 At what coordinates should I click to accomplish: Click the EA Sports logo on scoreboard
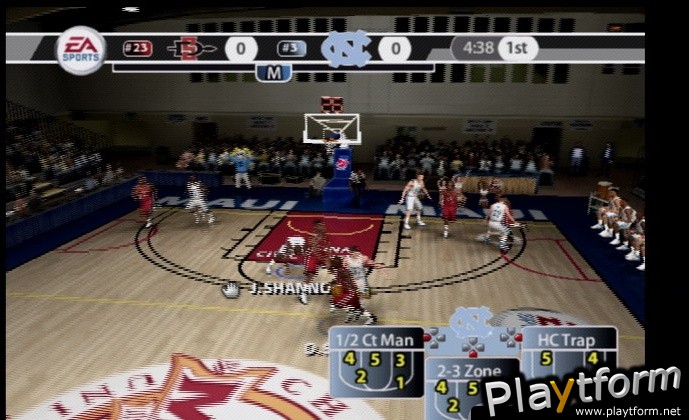[x=80, y=49]
